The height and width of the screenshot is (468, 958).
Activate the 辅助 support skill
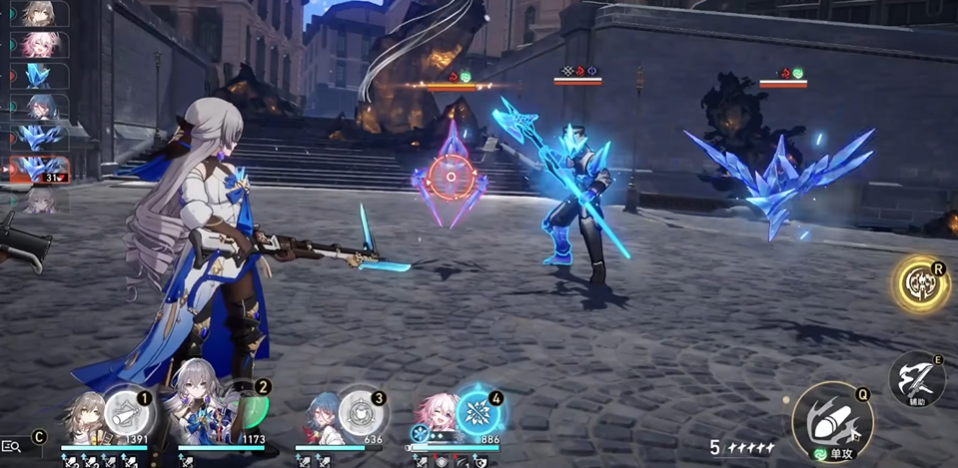[x=917, y=378]
